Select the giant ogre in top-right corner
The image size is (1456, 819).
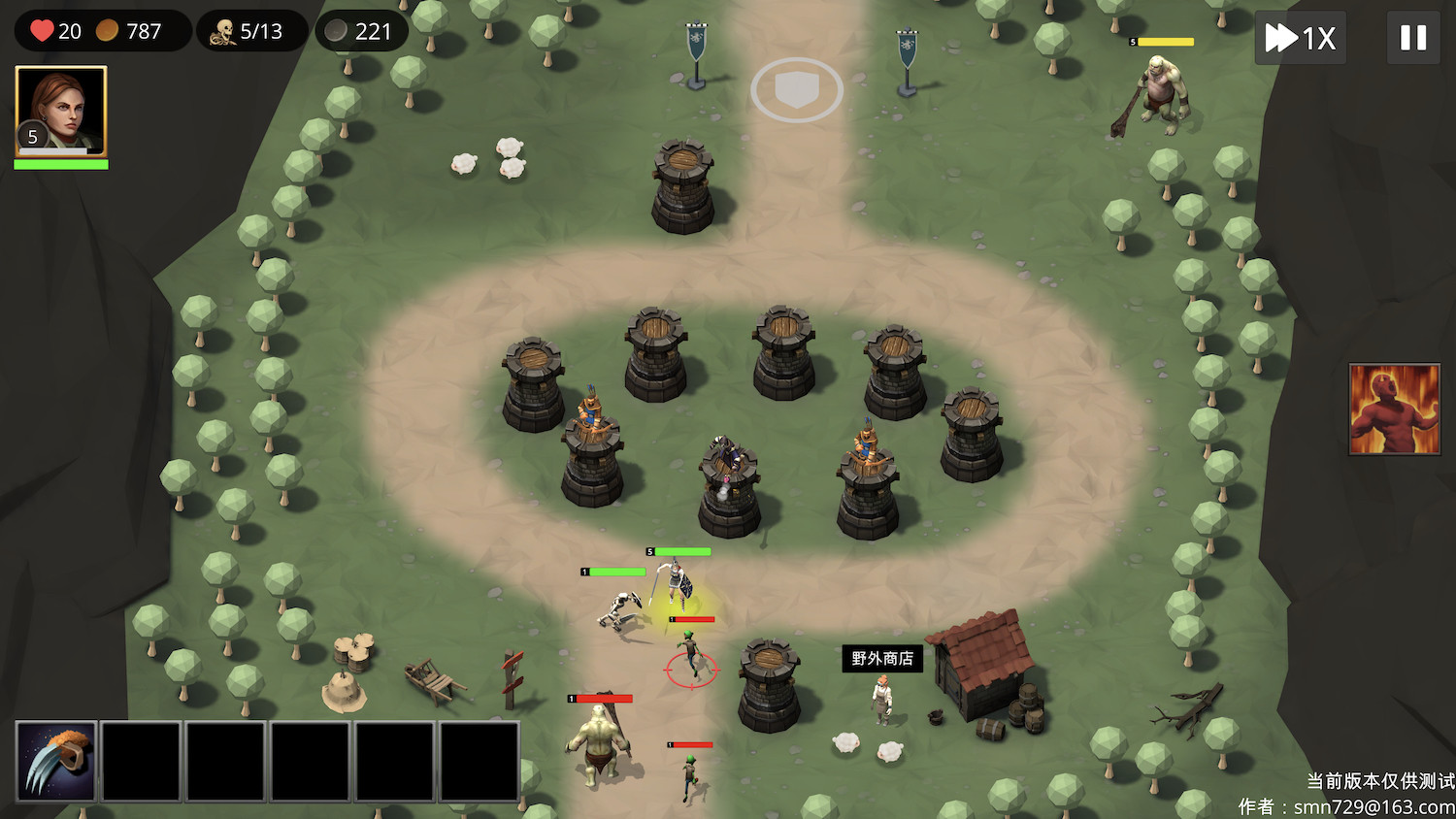coord(1163,92)
